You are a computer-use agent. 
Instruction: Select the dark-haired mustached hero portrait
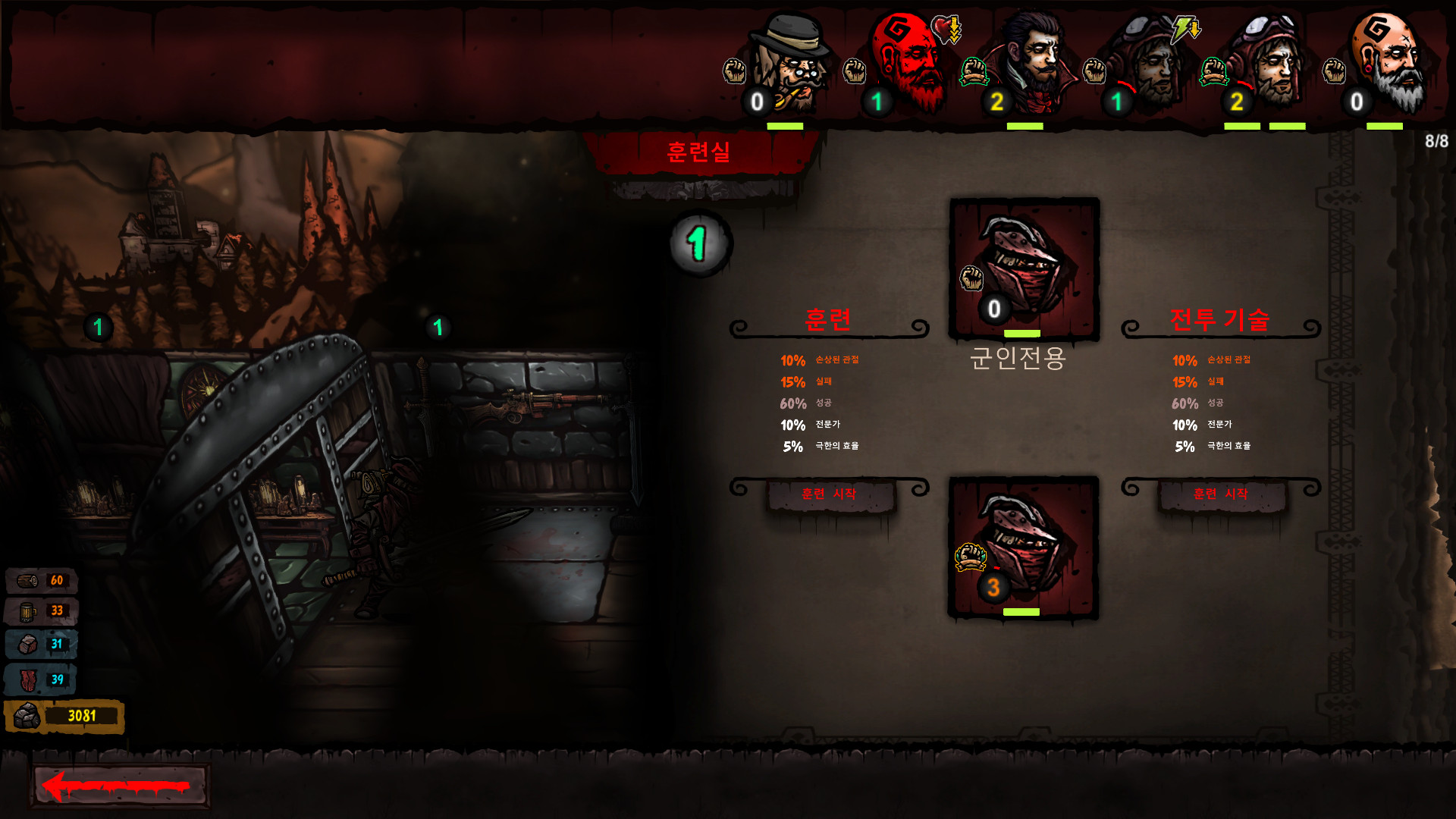point(1035,64)
